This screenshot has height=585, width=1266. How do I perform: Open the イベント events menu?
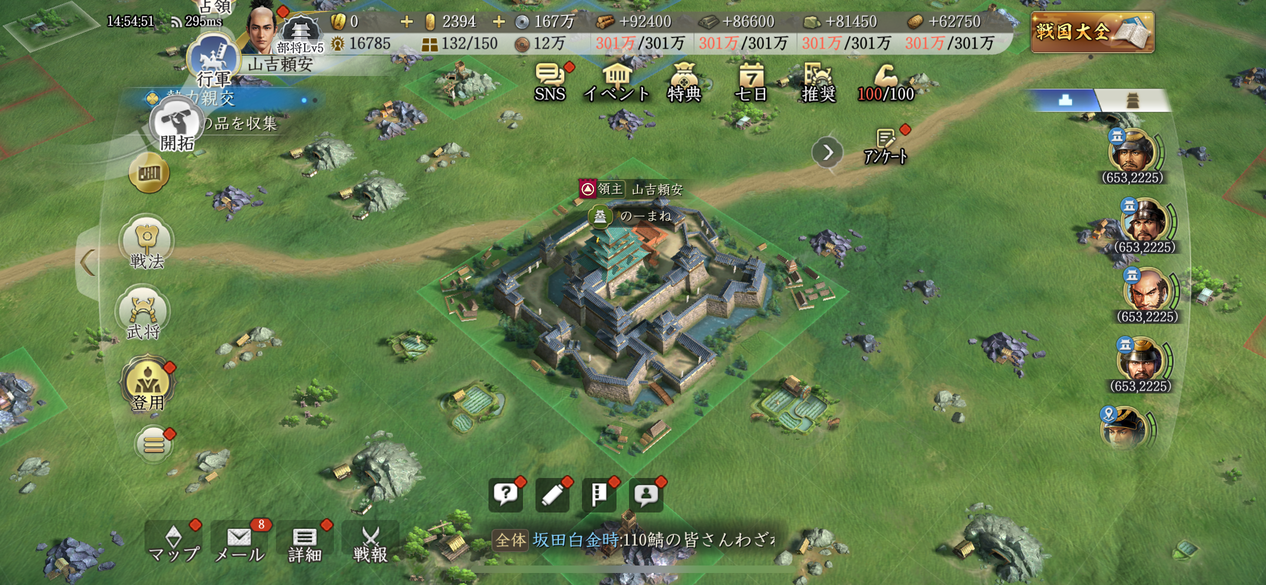(617, 81)
